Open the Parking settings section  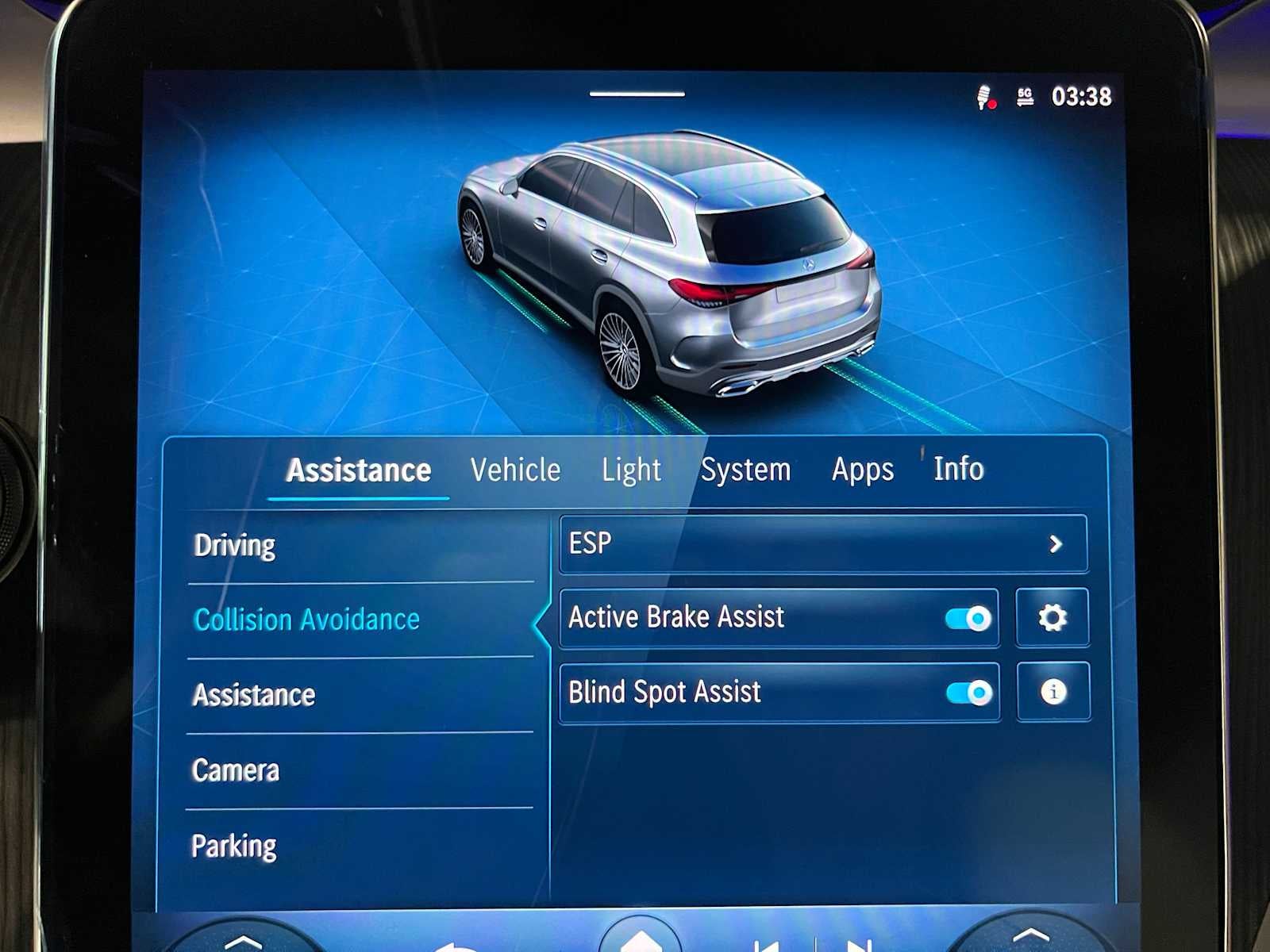[x=234, y=845]
